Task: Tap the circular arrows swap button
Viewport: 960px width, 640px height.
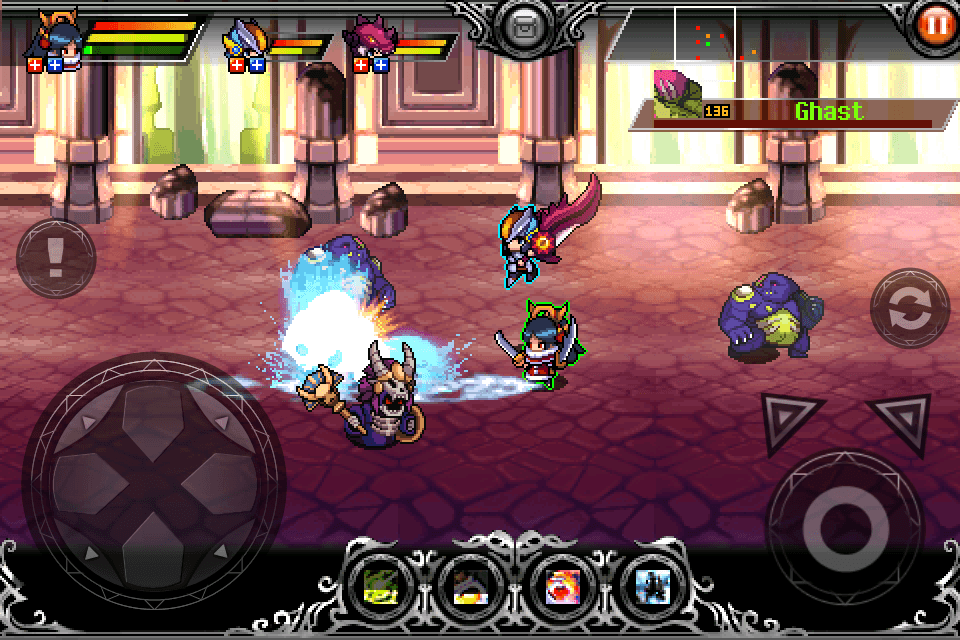Action: click(909, 309)
